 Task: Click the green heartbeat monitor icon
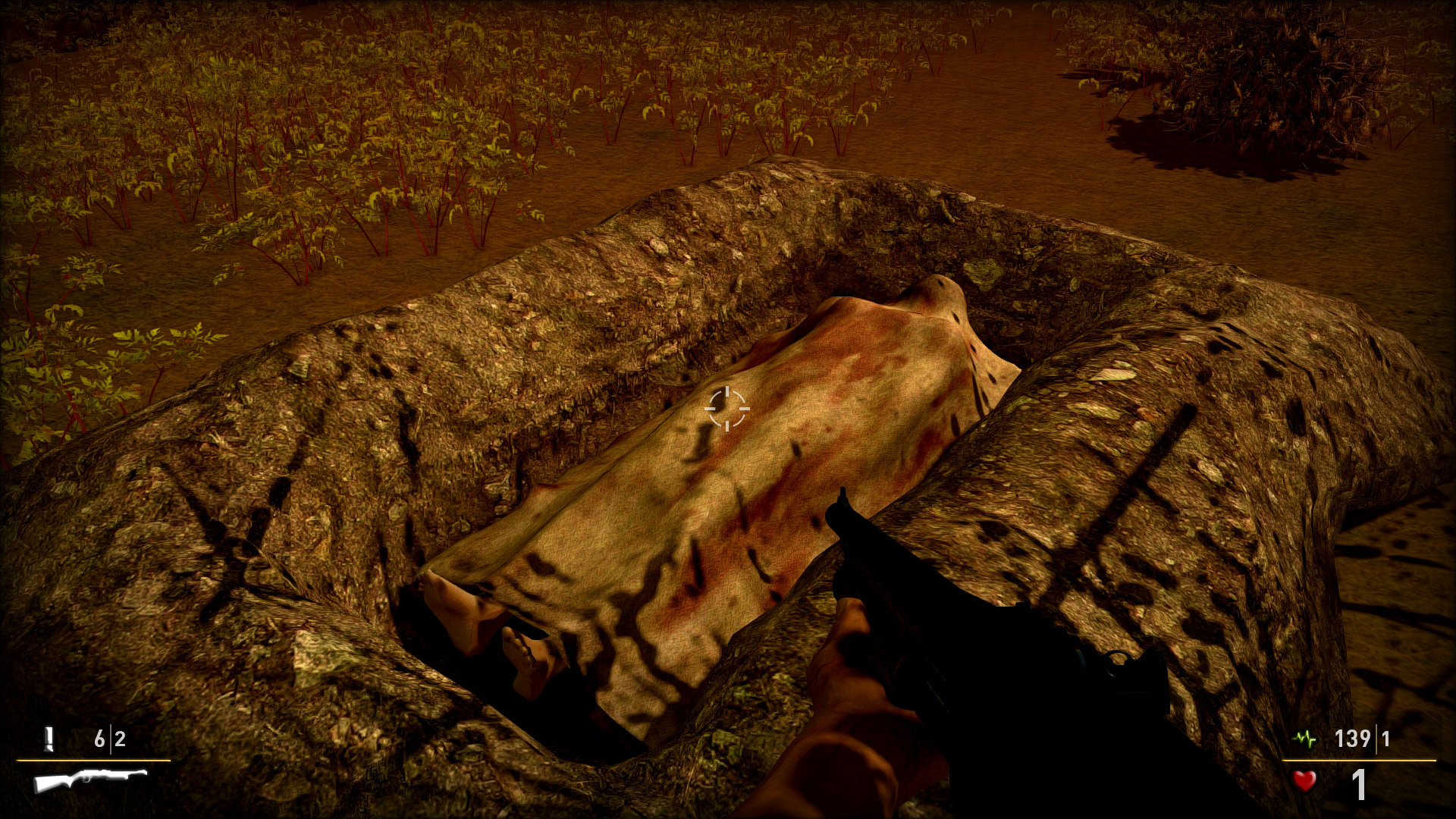click(1304, 739)
